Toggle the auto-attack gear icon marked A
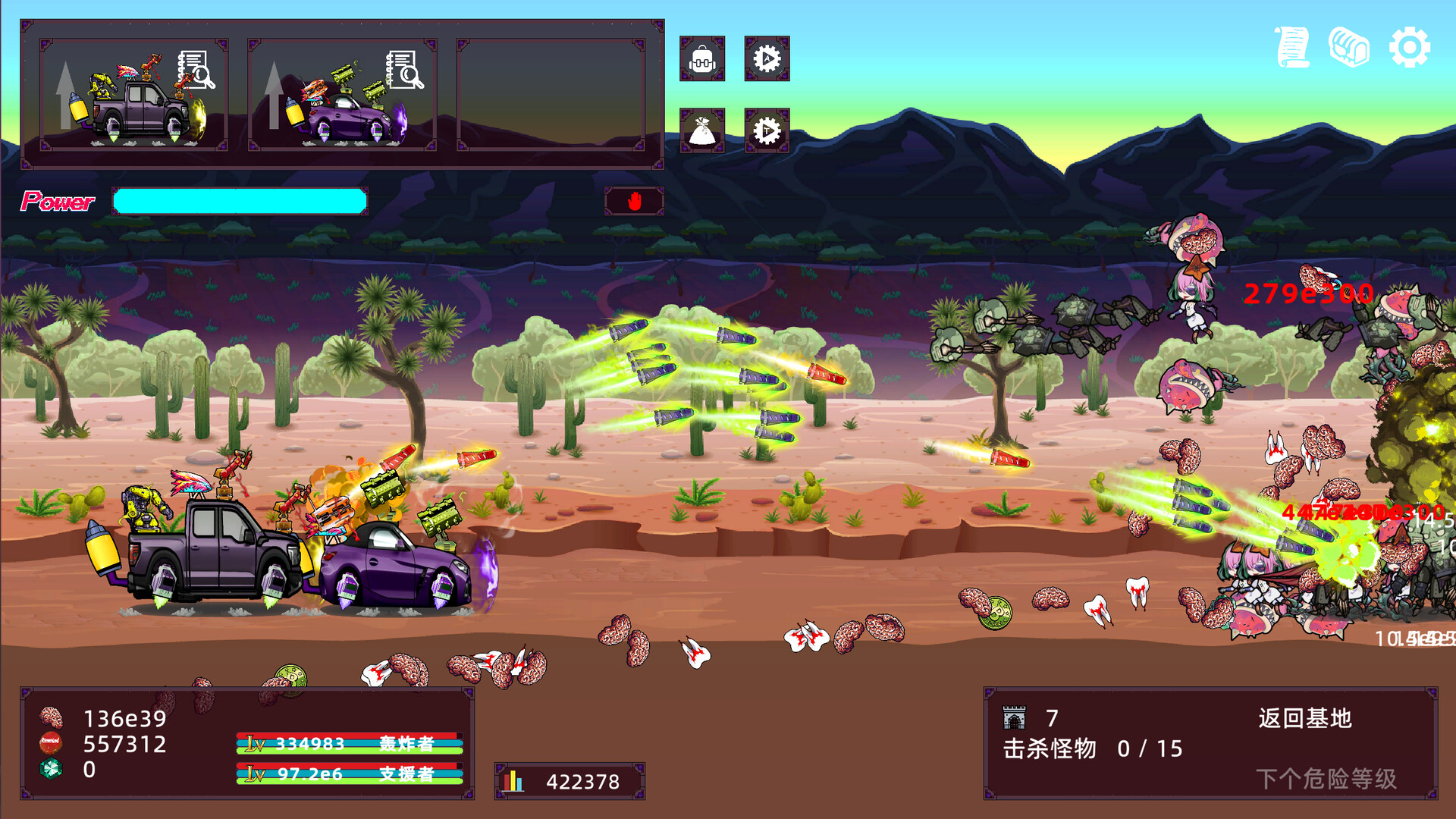This screenshot has height=819, width=1456. pos(767,60)
